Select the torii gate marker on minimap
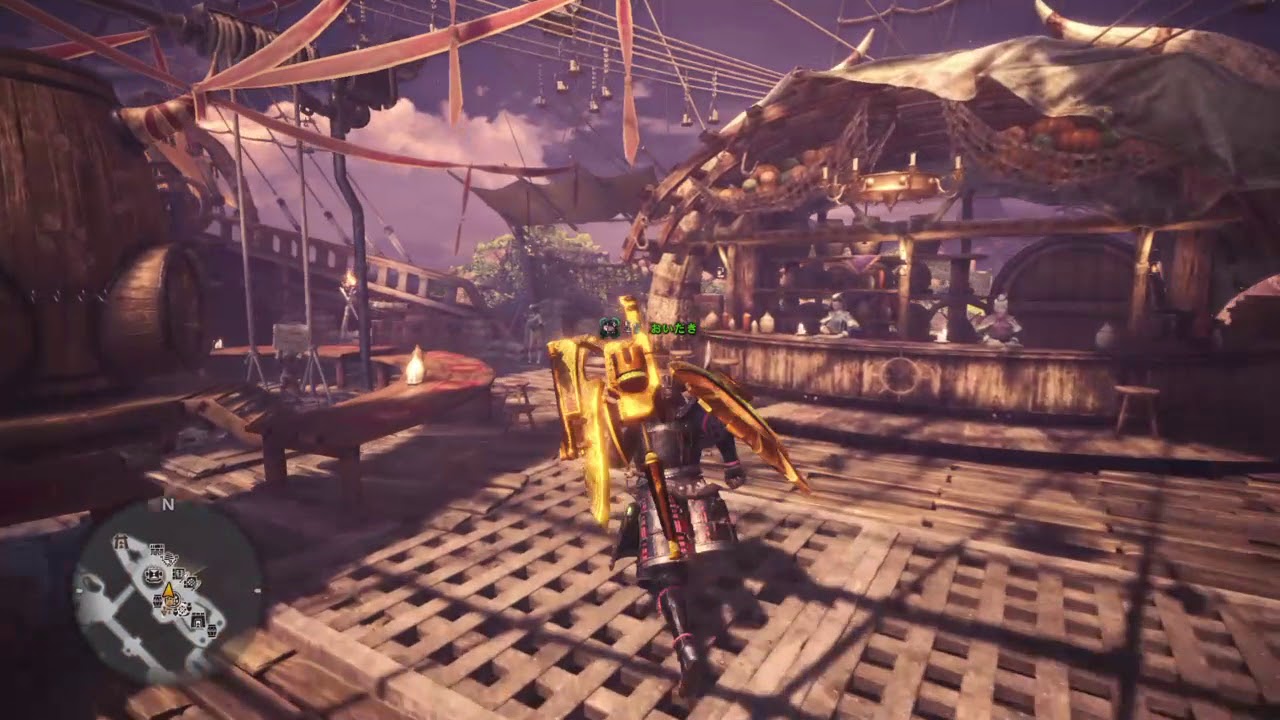This screenshot has width=1280, height=720. 120,541
